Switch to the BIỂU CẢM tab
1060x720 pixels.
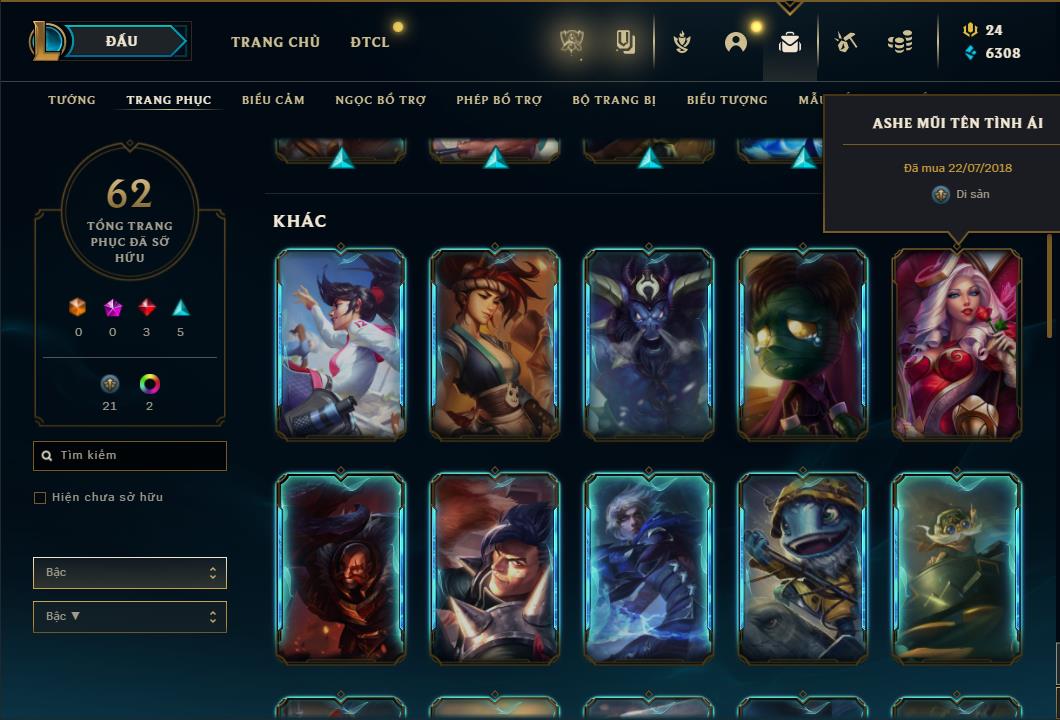click(x=273, y=100)
